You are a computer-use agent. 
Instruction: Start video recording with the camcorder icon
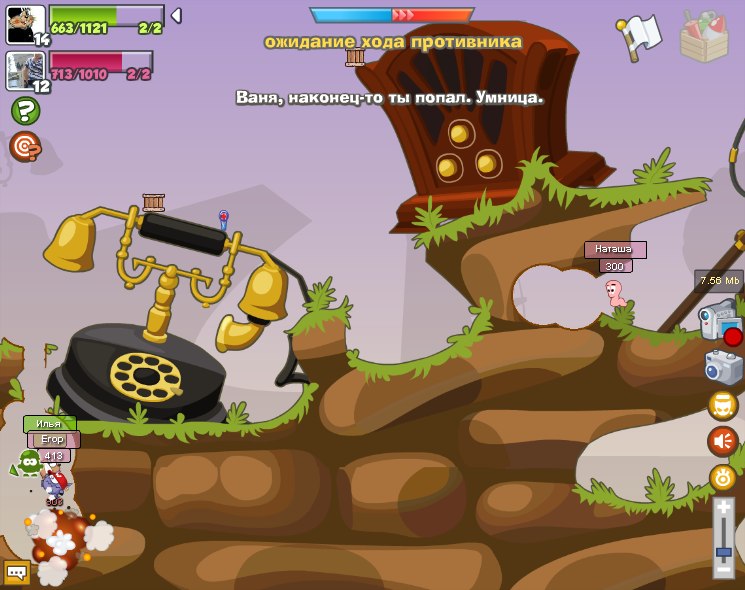click(x=719, y=324)
